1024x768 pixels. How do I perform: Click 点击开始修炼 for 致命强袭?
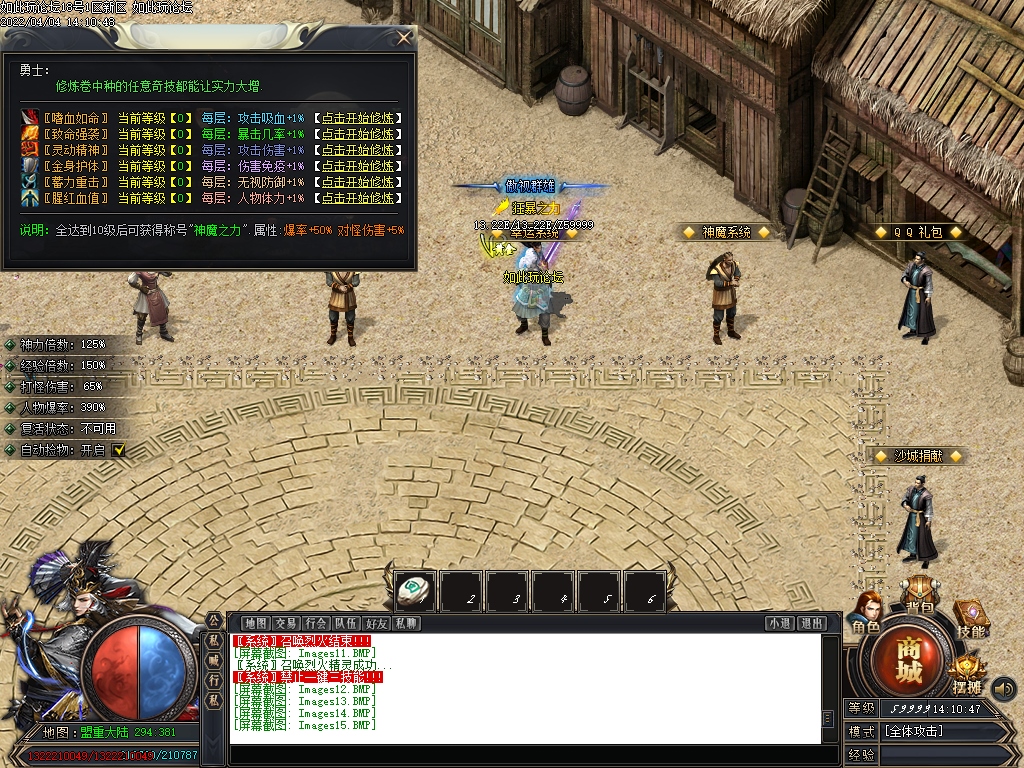coord(358,134)
